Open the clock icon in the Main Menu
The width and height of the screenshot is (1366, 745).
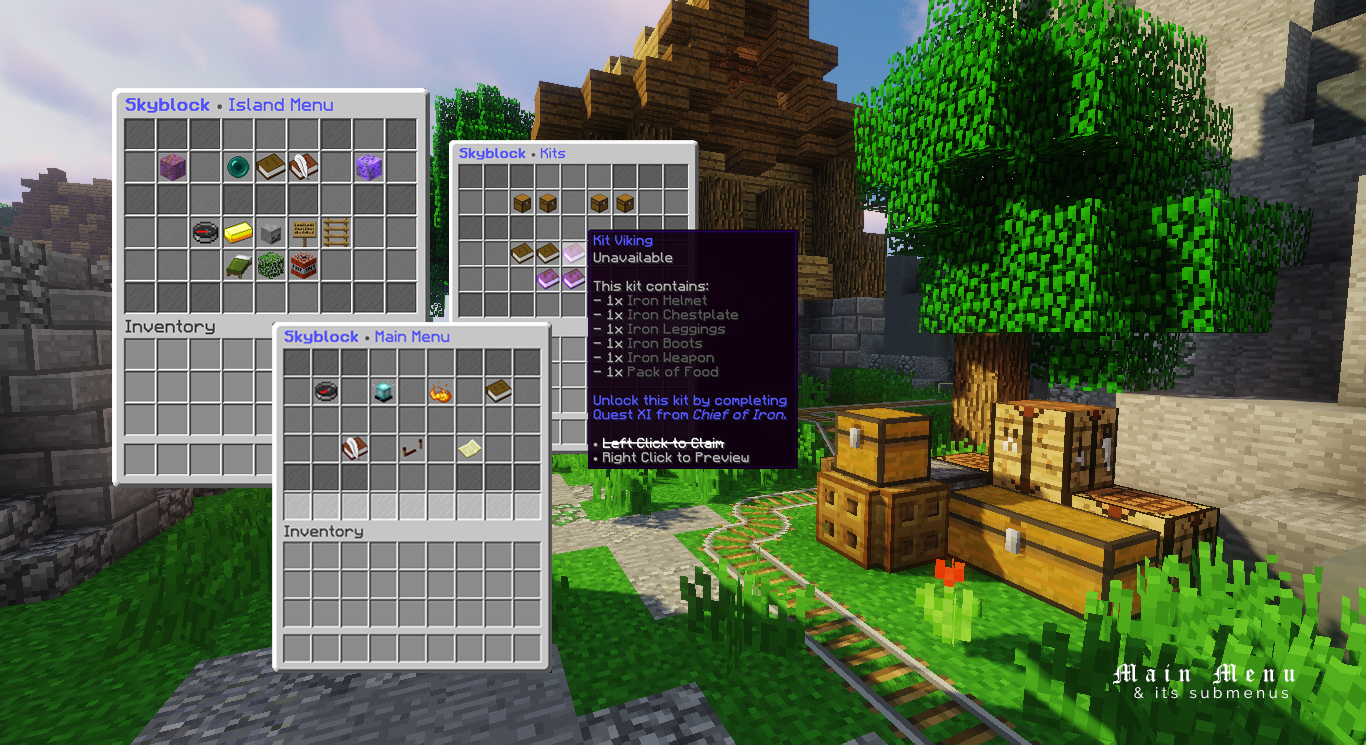[325, 392]
